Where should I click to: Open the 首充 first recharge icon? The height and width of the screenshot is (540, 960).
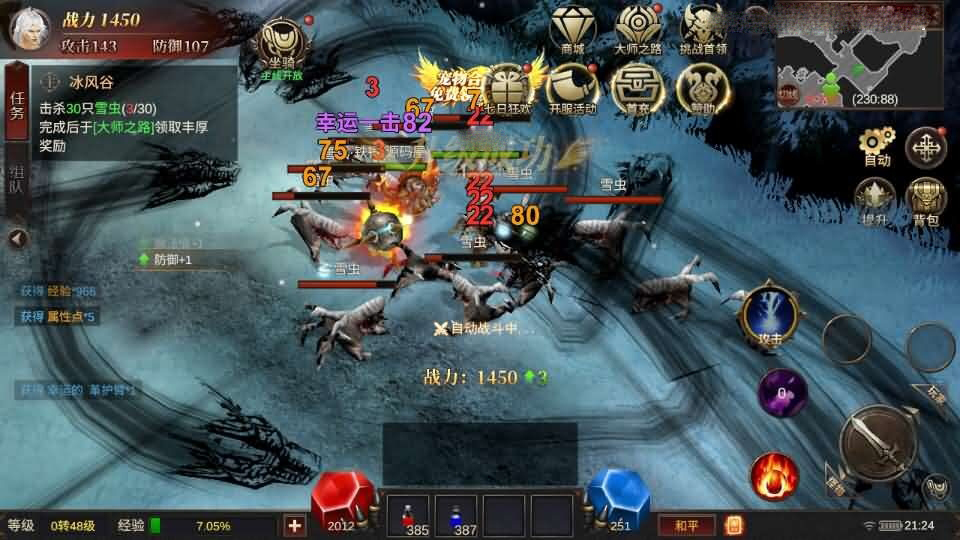(637, 86)
